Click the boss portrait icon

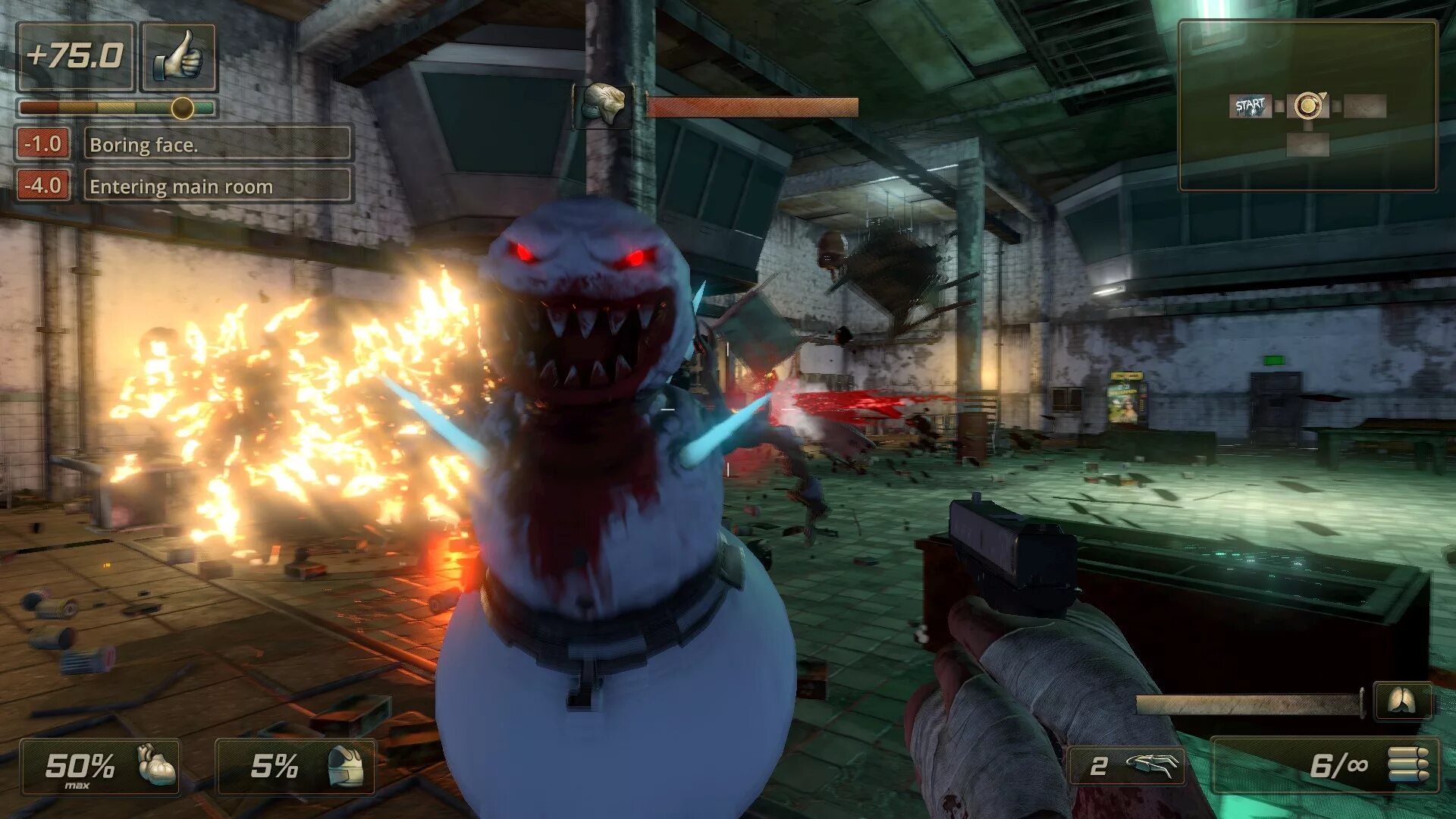(x=603, y=105)
